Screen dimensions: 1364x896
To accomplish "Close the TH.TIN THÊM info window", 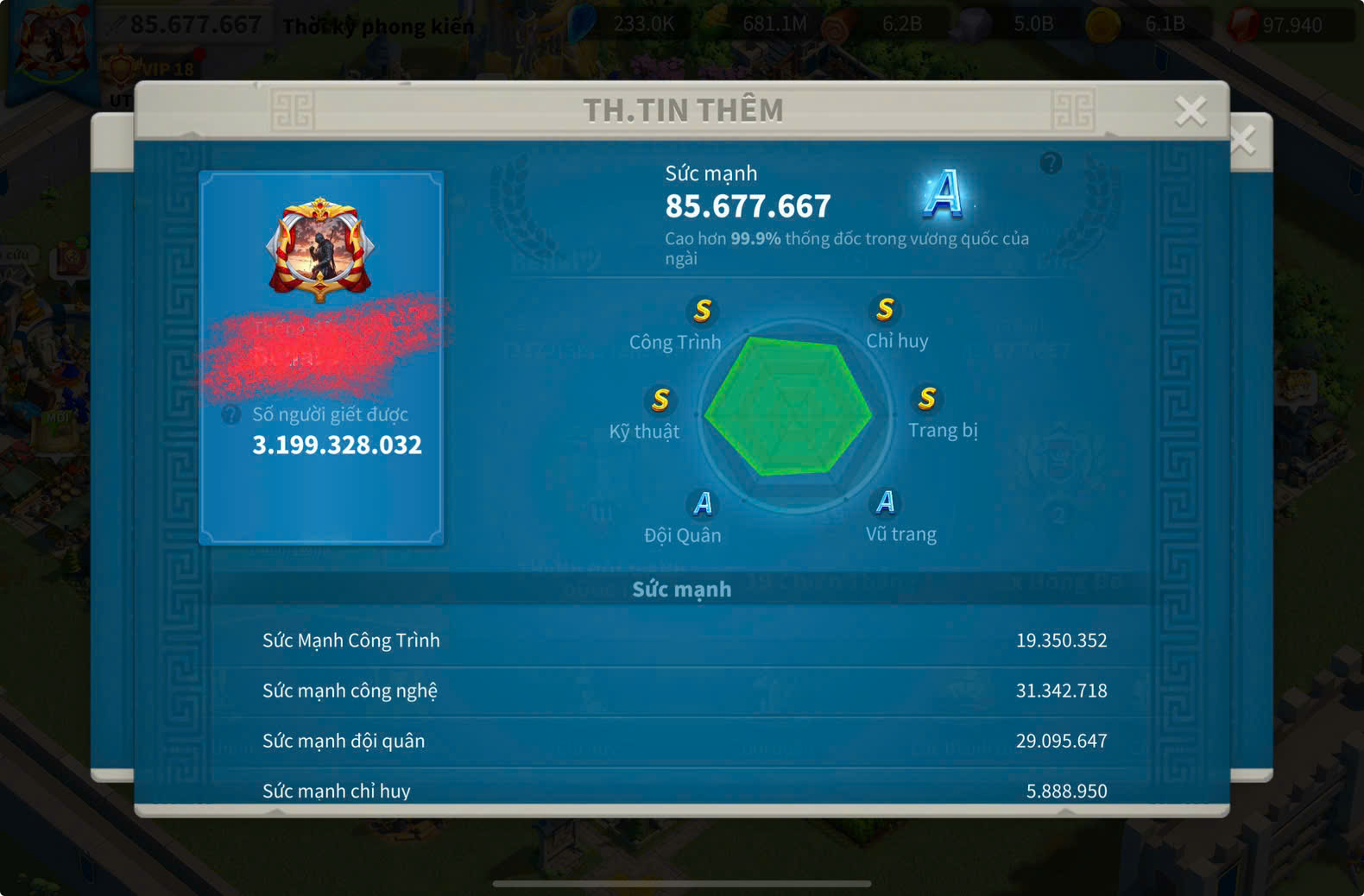I will (1190, 110).
